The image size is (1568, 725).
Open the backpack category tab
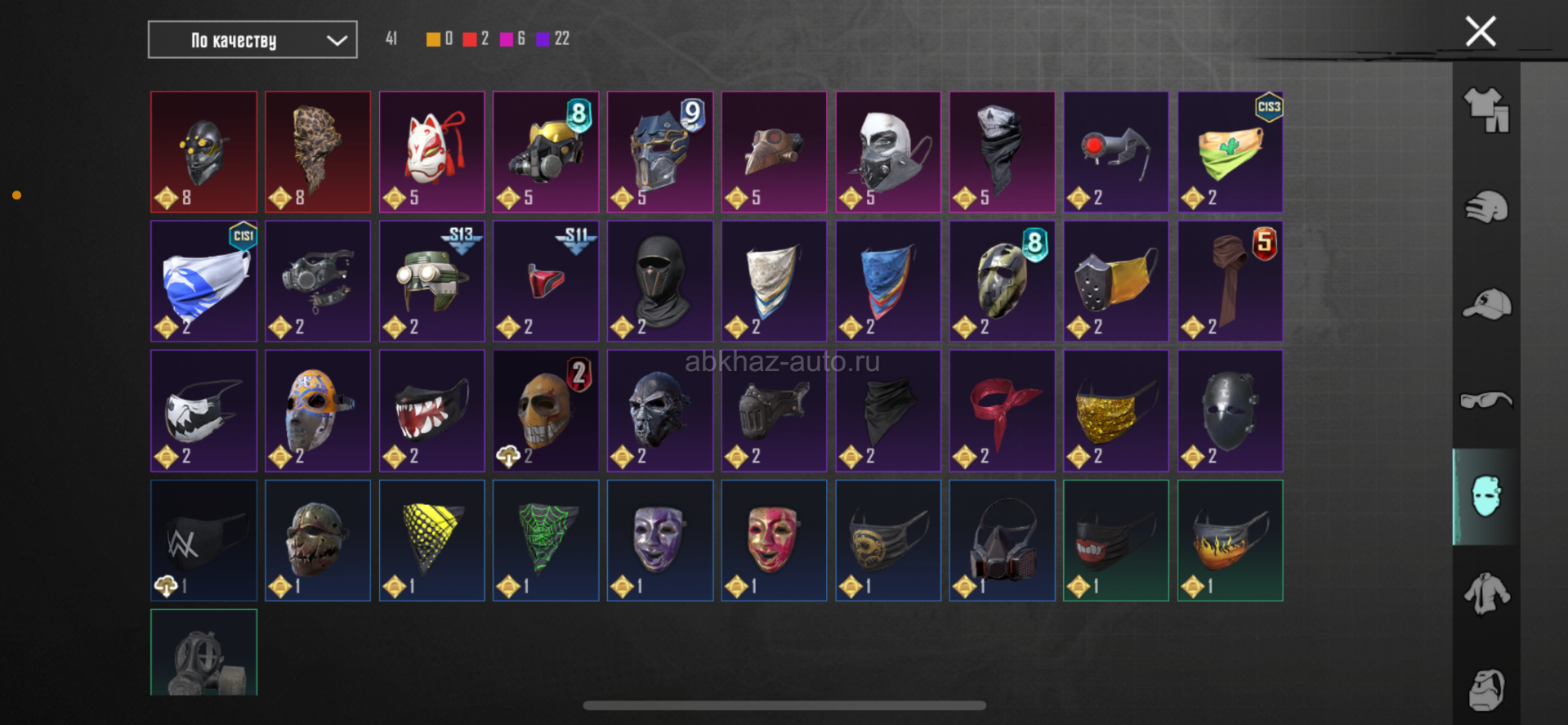1485,689
